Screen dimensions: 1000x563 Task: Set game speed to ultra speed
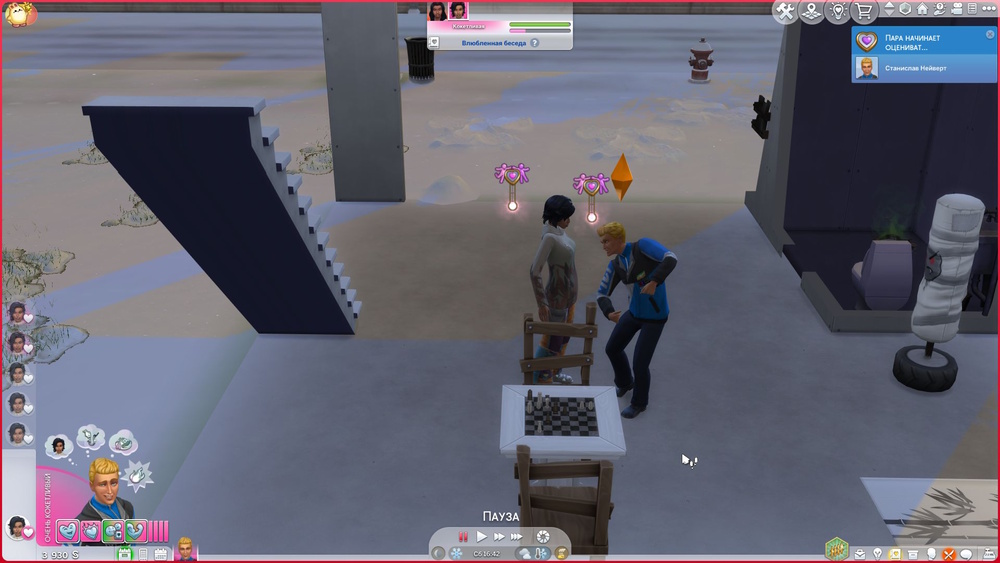tap(518, 537)
